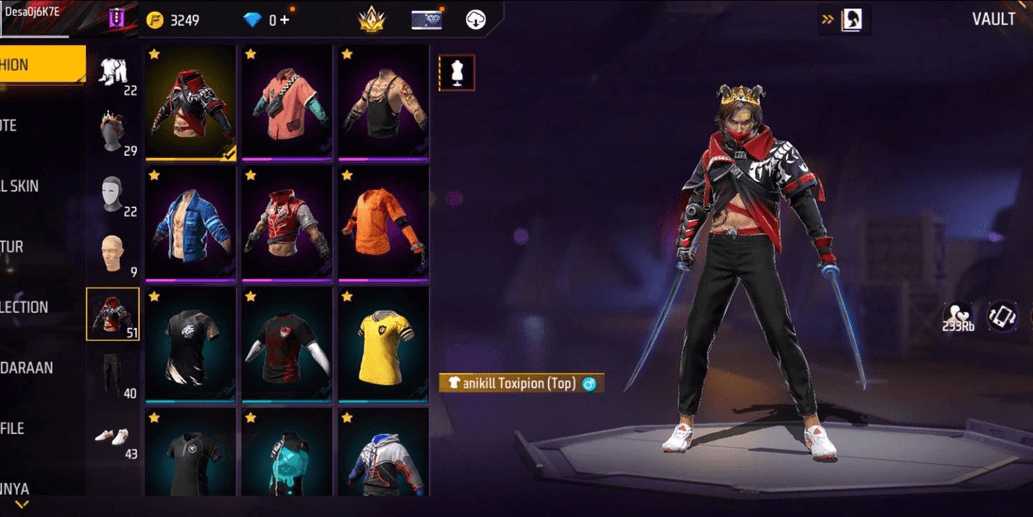Open the gold rank emblem icon
The height and width of the screenshot is (517, 1033).
(x=372, y=20)
